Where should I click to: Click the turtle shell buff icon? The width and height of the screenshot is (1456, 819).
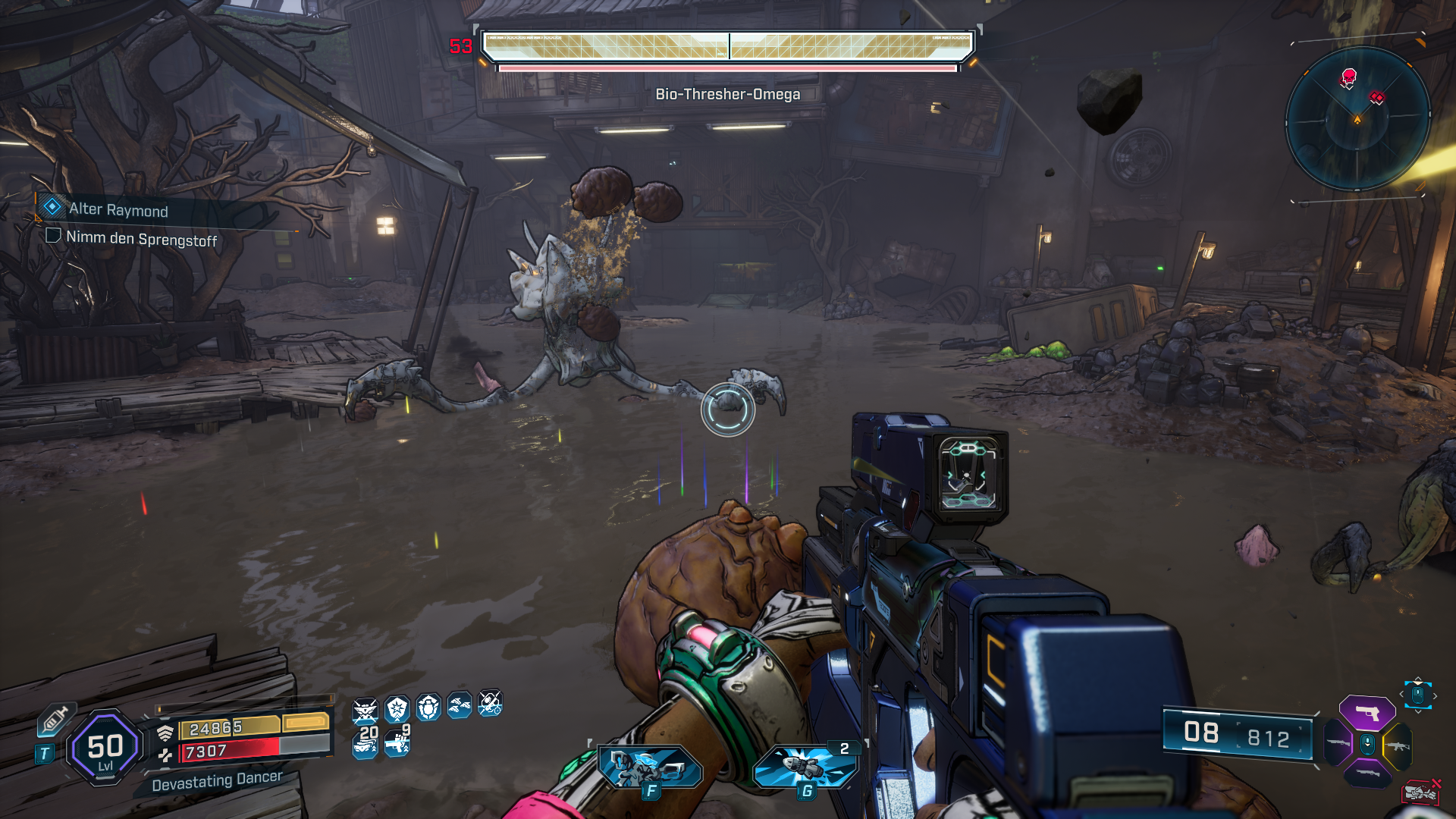tap(428, 708)
